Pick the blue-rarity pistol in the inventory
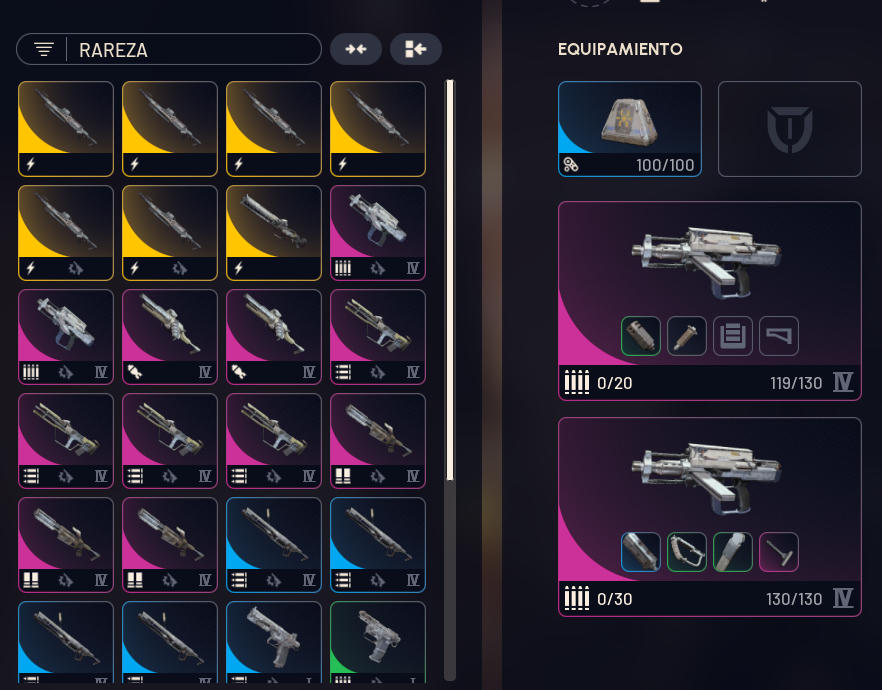This screenshot has width=882, height=690. tap(274, 642)
